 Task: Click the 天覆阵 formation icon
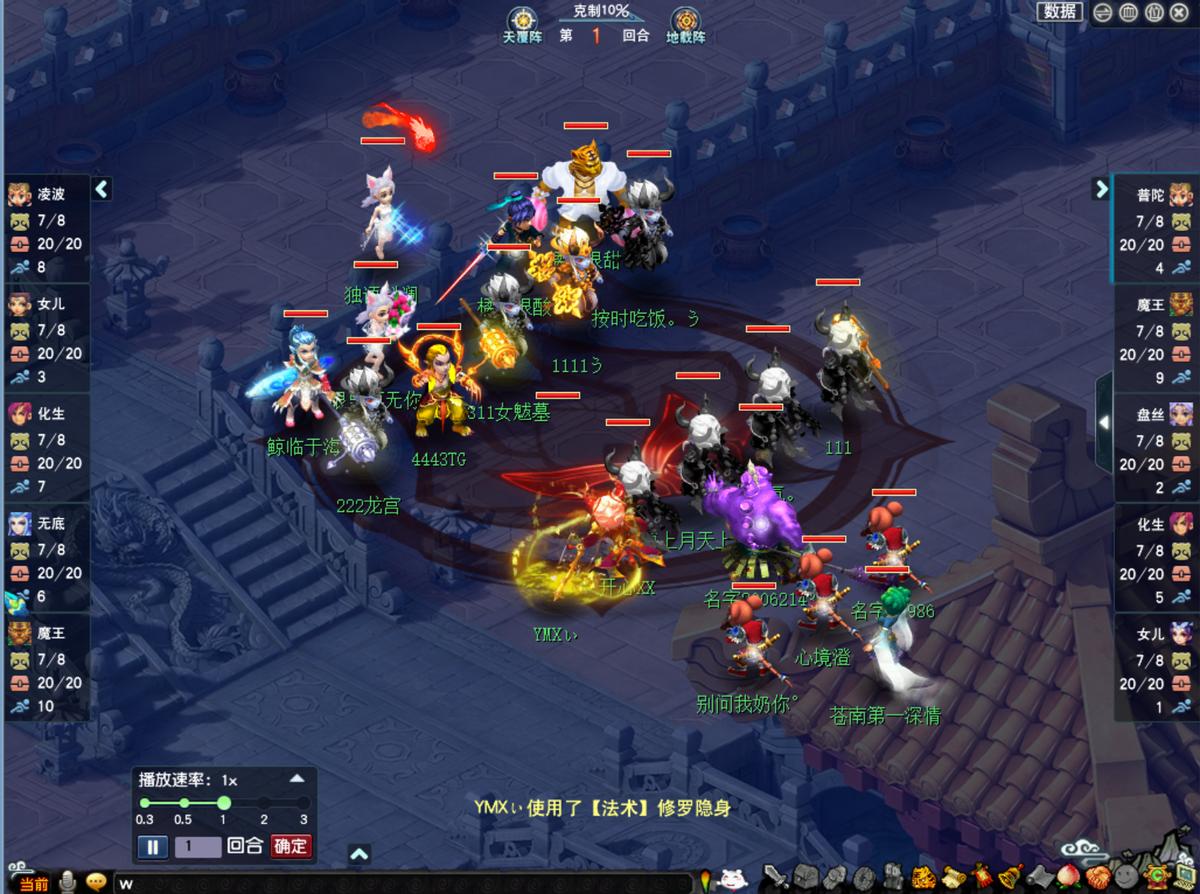521,24
